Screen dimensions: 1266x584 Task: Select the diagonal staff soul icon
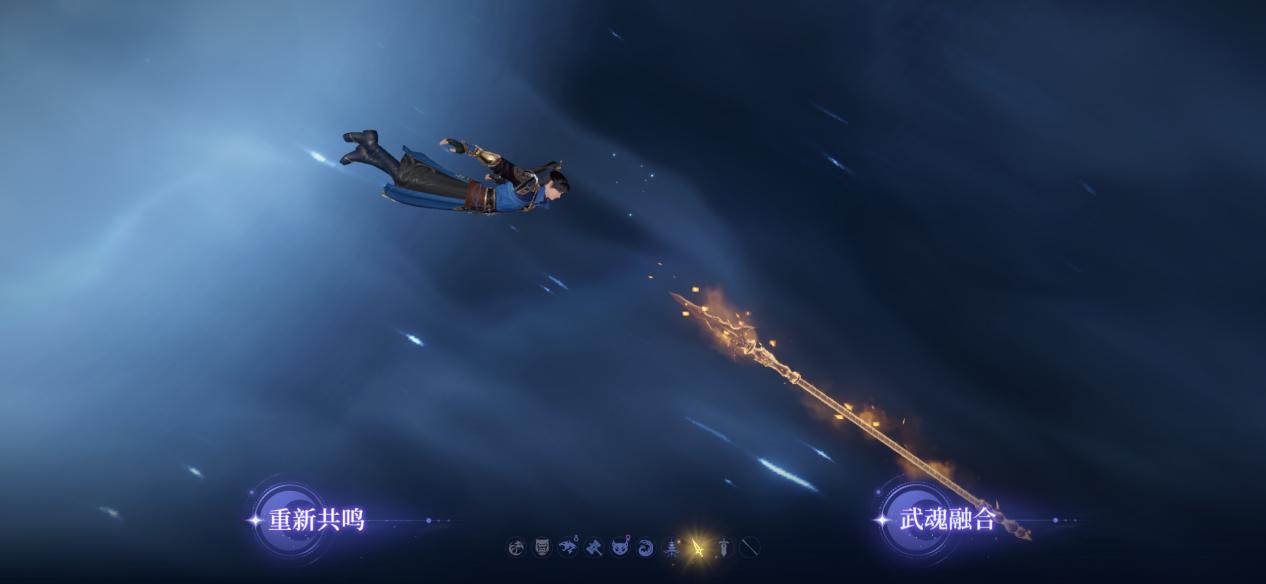coord(750,547)
